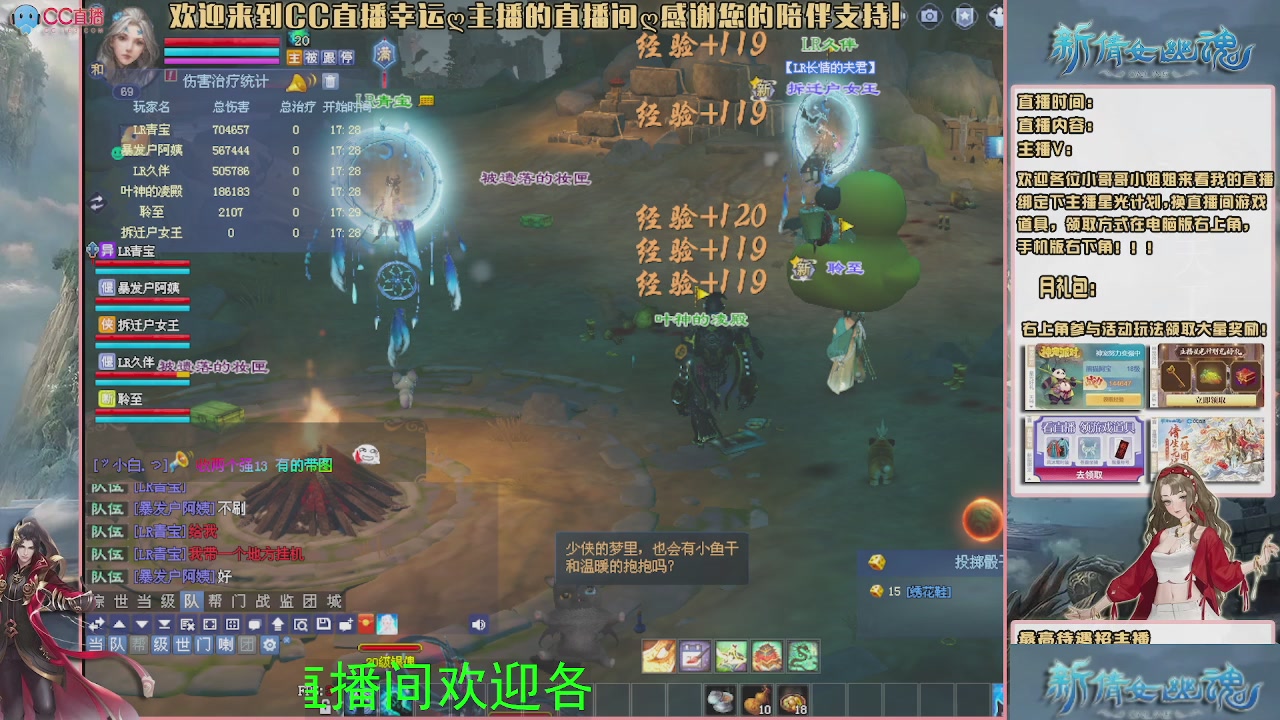Open the magnifier search icon in the chat toolbar

click(301, 625)
